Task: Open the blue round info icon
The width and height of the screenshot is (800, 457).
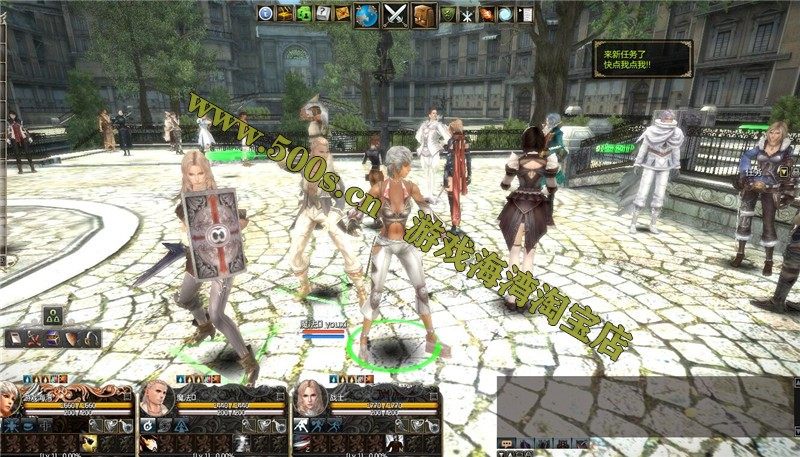Action: point(266,13)
